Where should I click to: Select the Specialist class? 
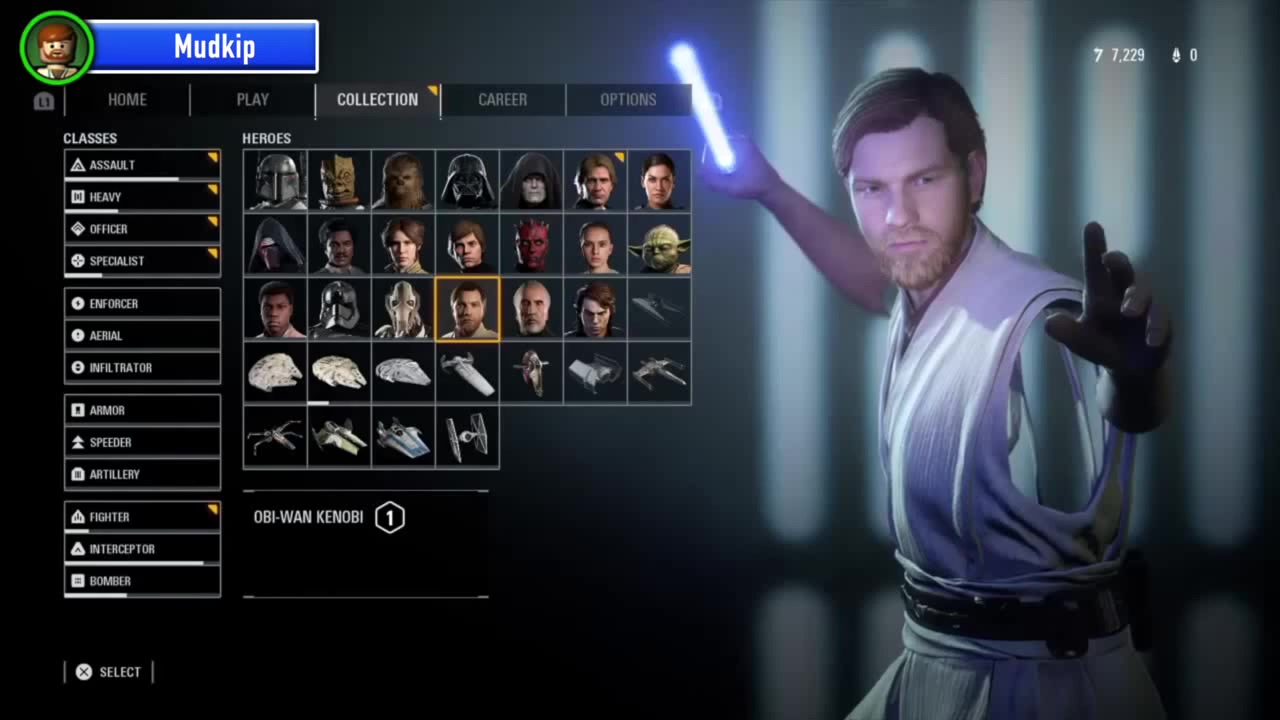pos(142,261)
